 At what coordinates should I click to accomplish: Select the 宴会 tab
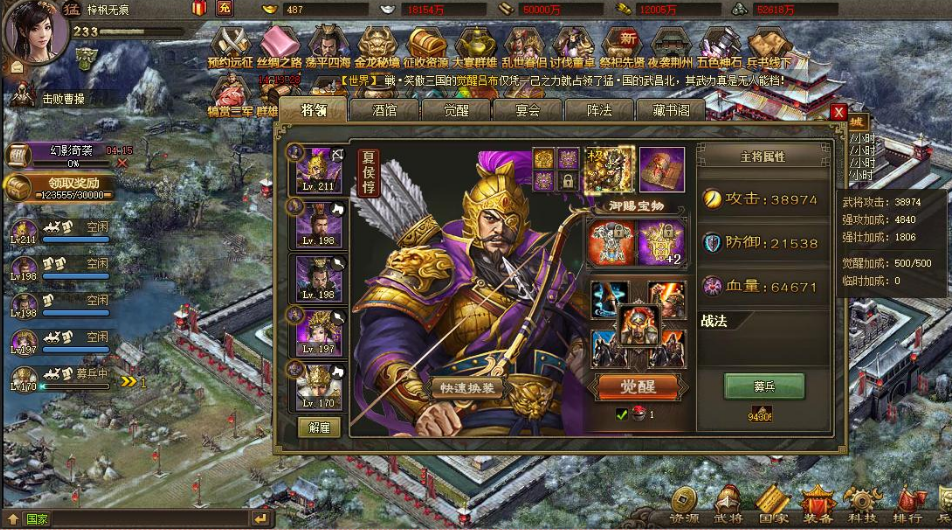click(528, 110)
